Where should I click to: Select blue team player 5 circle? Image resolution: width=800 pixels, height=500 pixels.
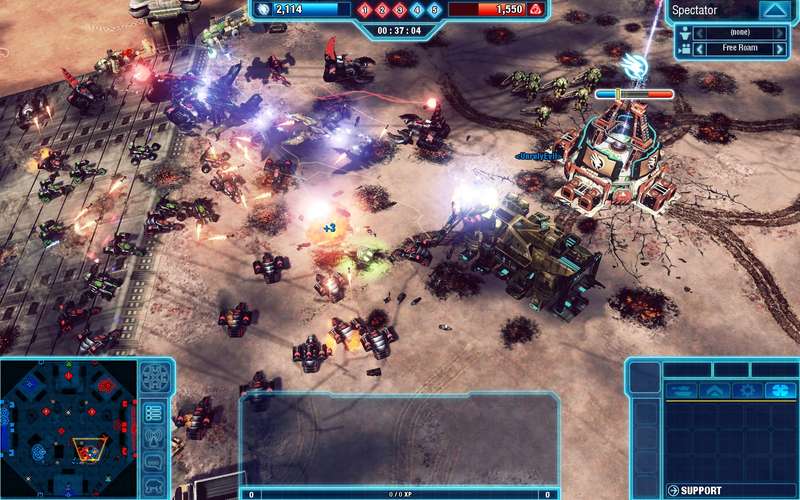pyautogui.click(x=433, y=10)
